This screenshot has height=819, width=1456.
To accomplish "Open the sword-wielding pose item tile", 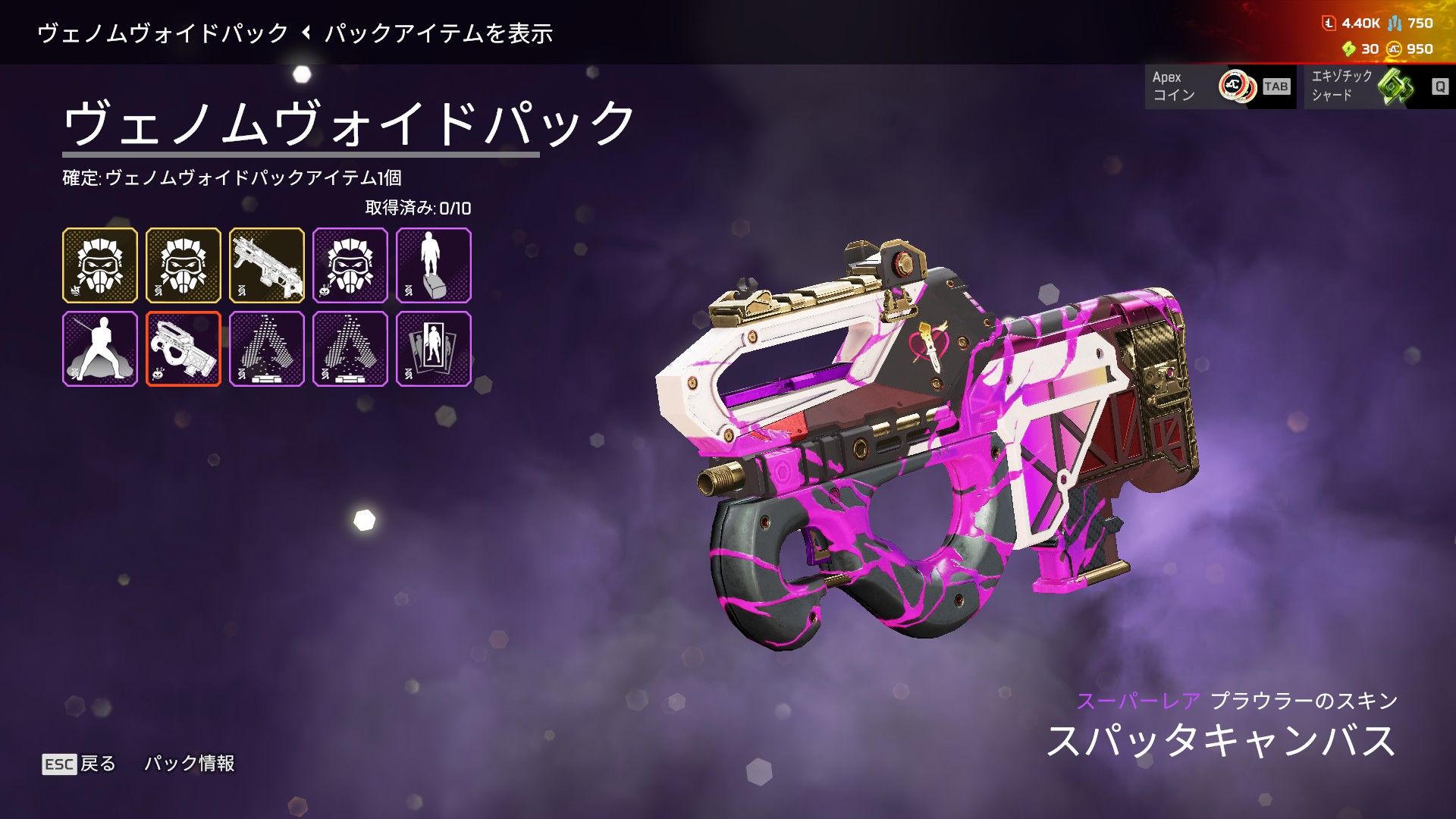I will click(100, 349).
